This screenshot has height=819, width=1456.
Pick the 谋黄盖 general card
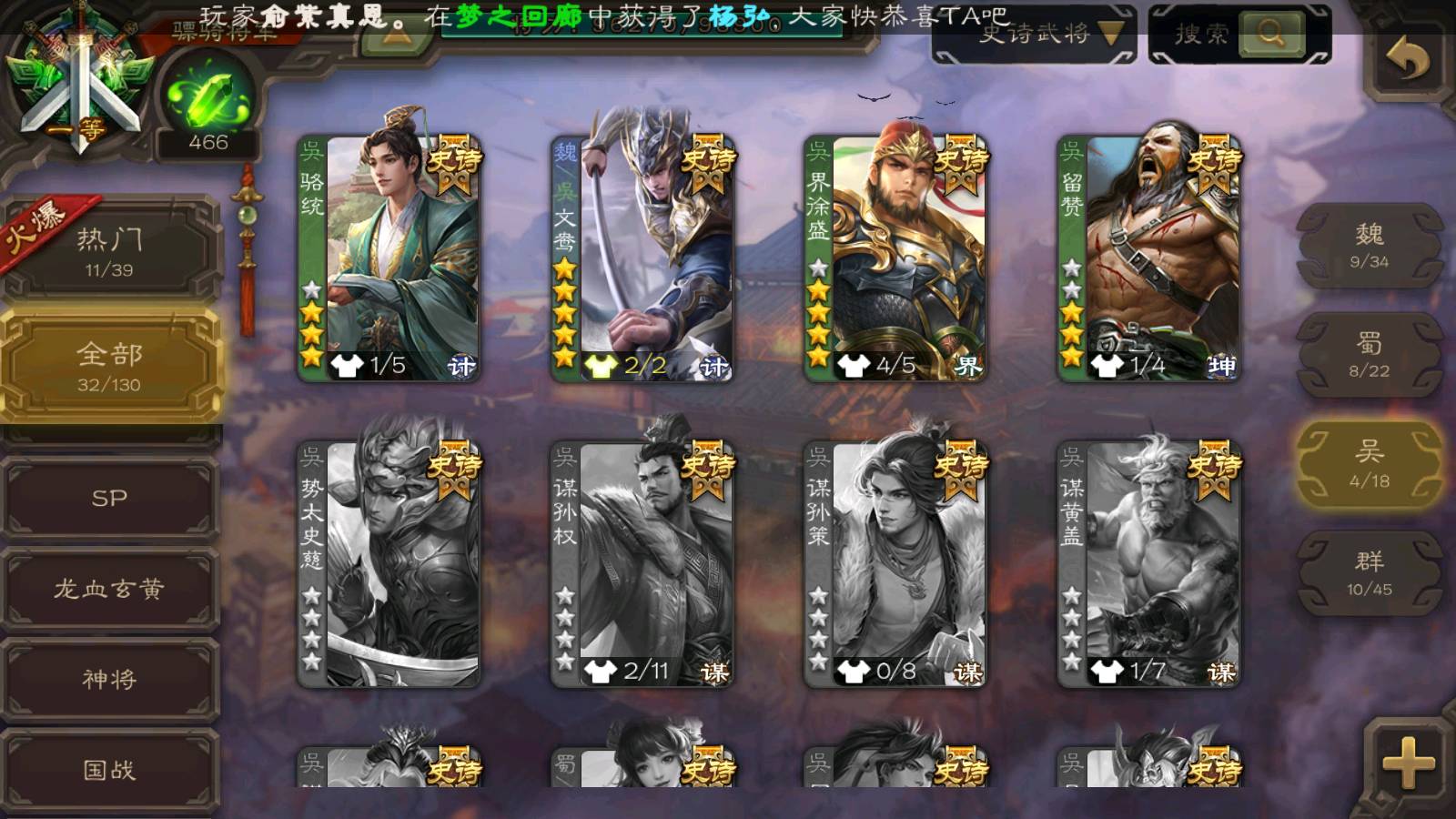(x=1148, y=564)
